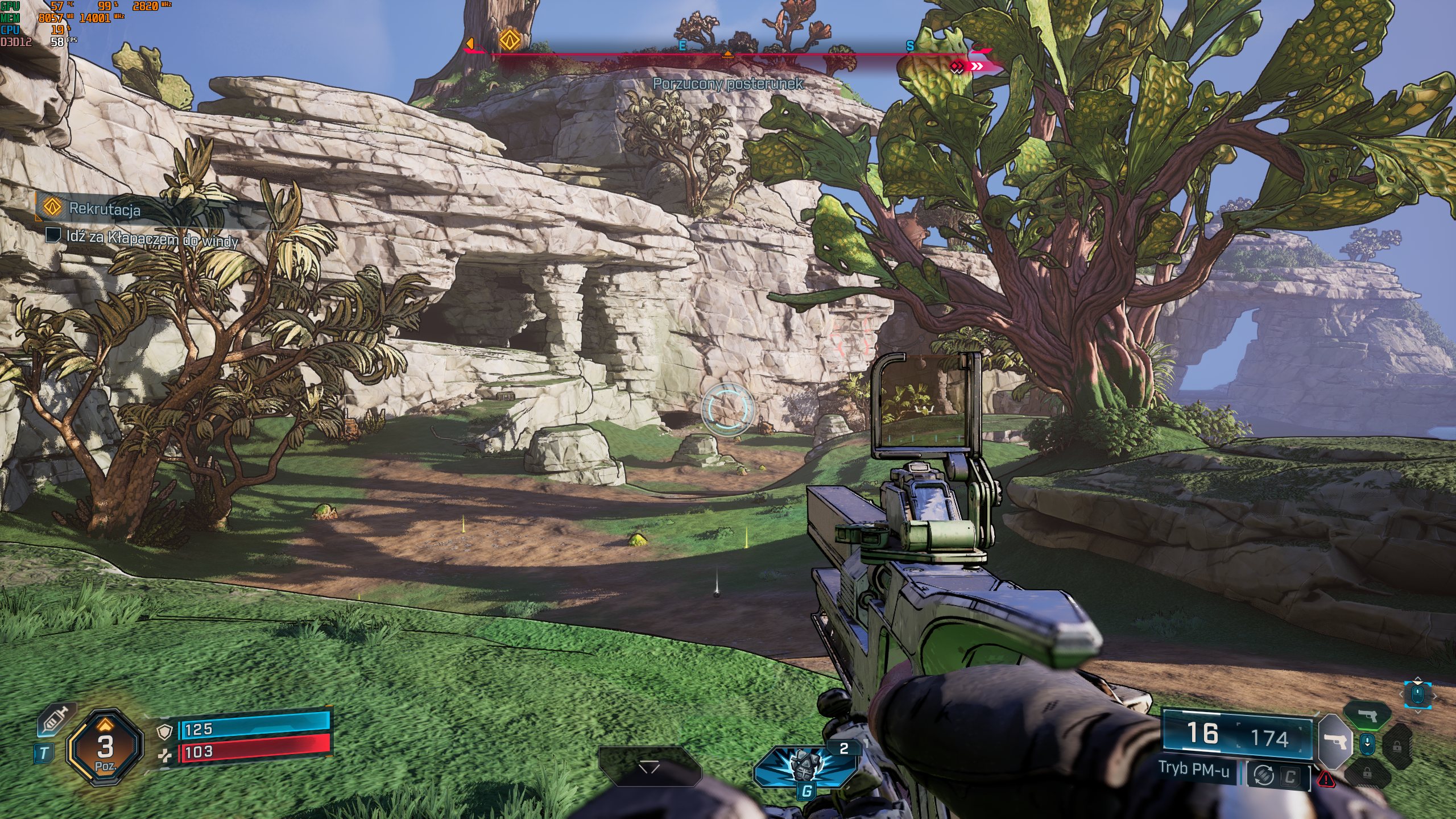Open the Rekrutacja quest tracker
1456x819 pixels.
(105, 209)
